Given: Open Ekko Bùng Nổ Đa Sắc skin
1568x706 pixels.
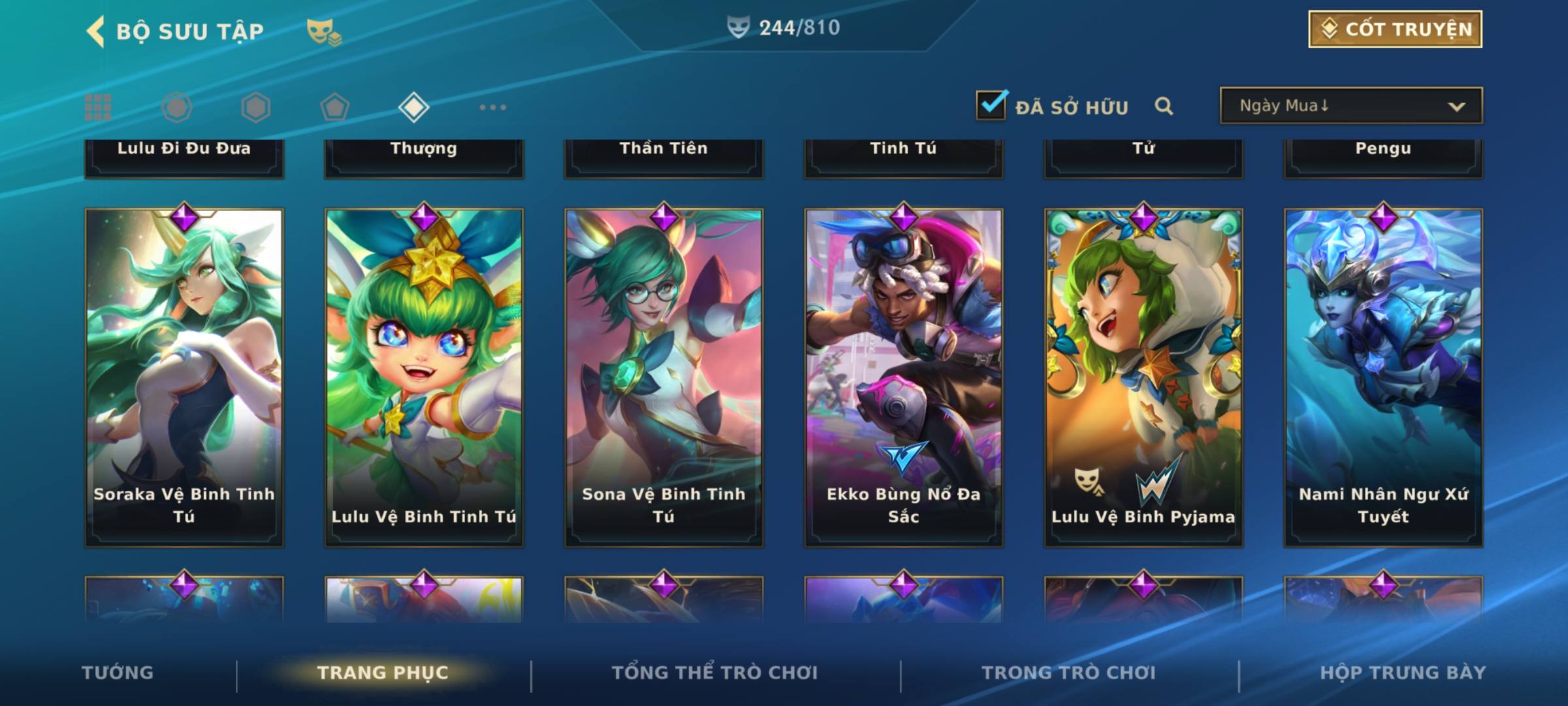Looking at the screenshot, I should pos(904,377).
